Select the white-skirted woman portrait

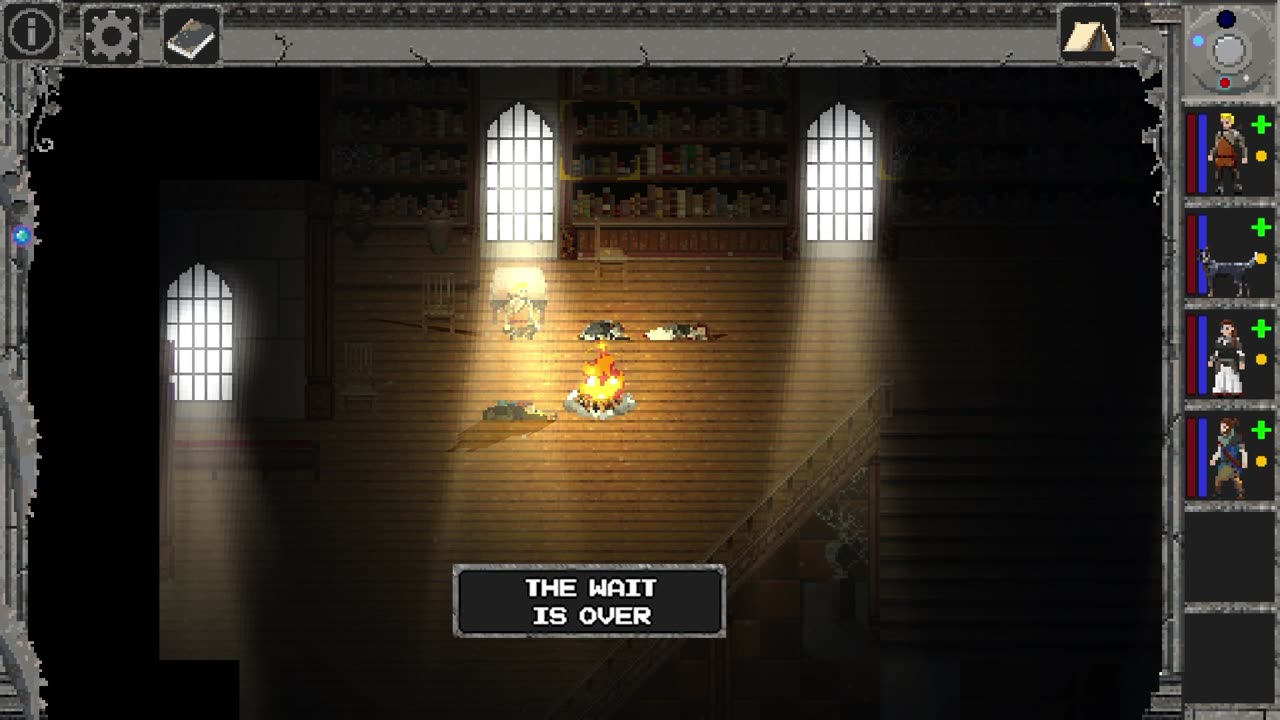pyautogui.click(x=1229, y=356)
